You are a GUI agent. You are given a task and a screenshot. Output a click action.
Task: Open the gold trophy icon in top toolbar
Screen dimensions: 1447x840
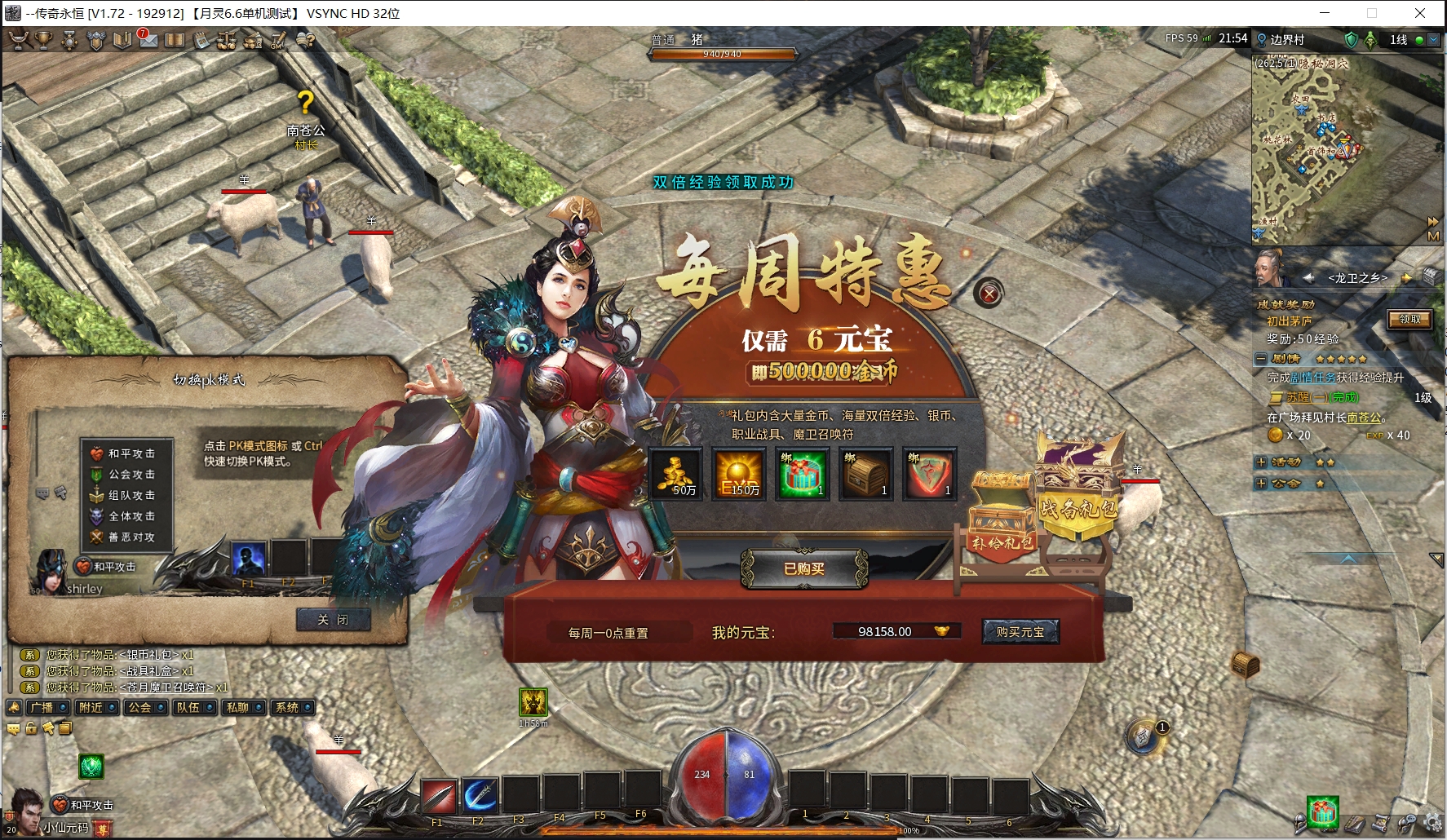coord(44,40)
